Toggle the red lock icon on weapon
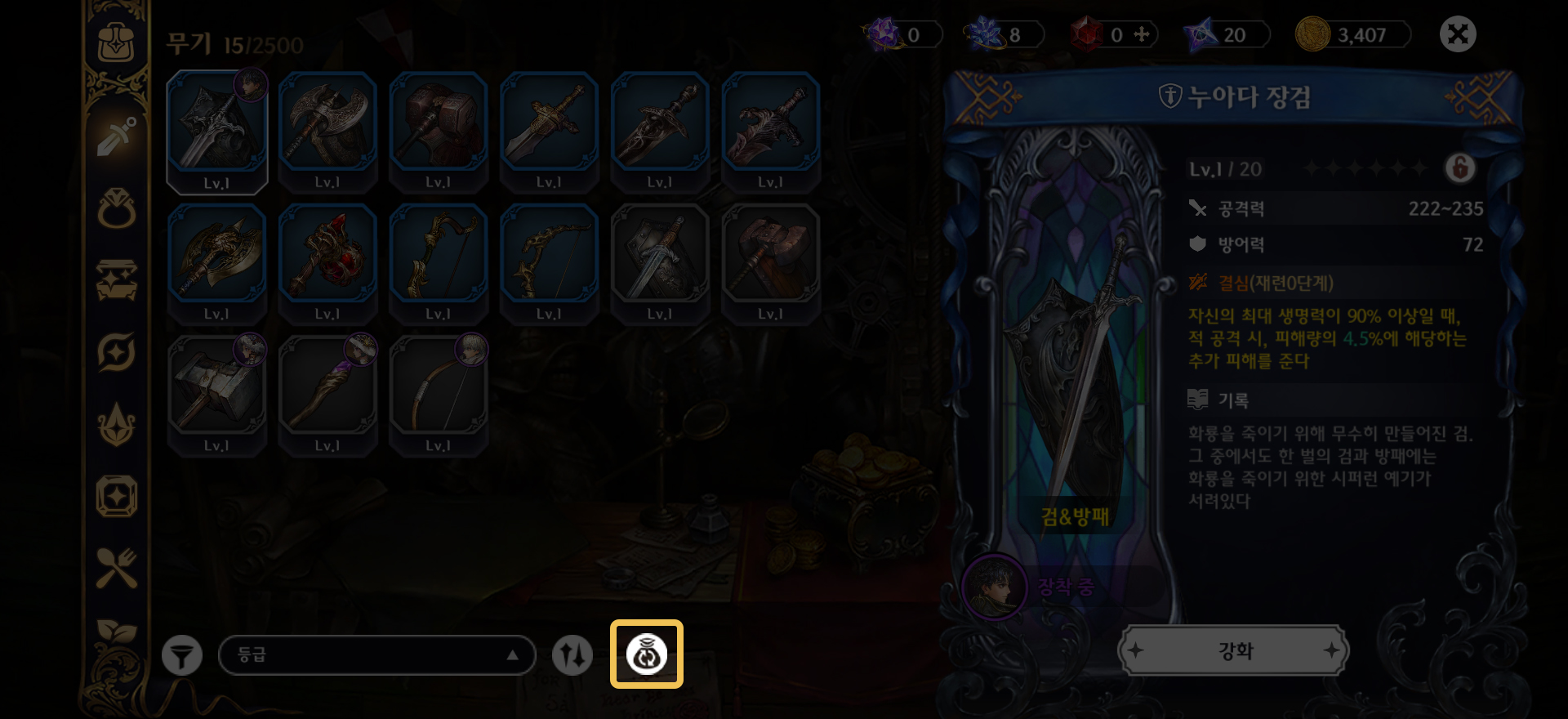 coord(1460,169)
